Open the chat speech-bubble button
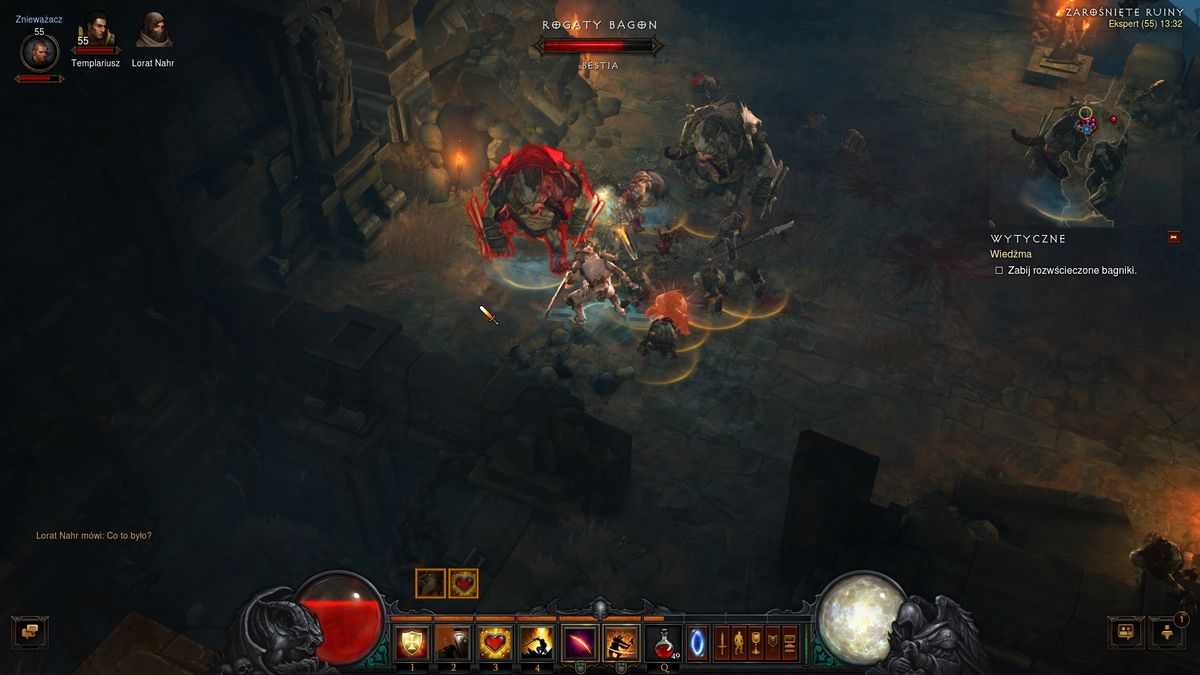This screenshot has width=1200, height=675. point(30,631)
